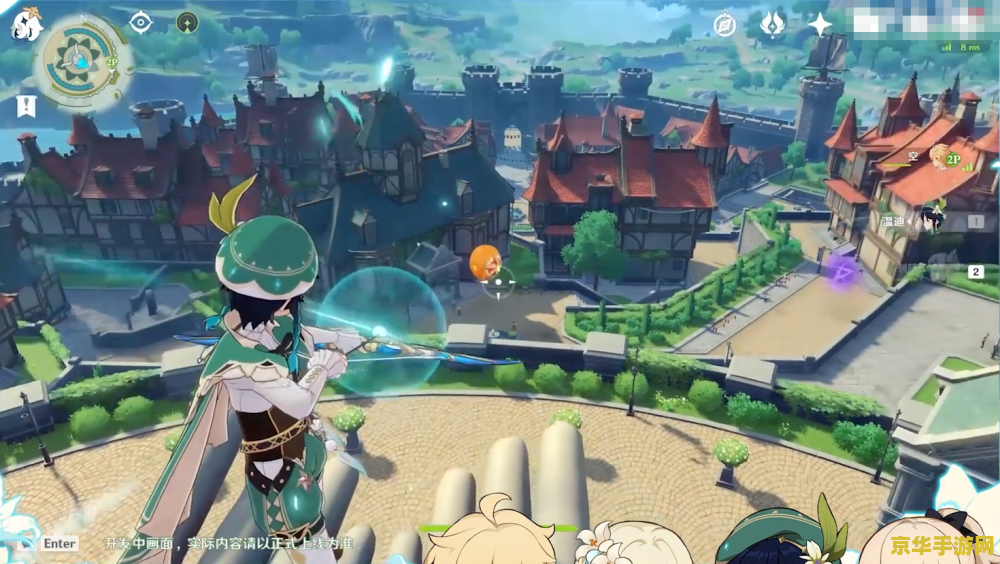
Task: Open the winged events icon
Action: pos(772,24)
